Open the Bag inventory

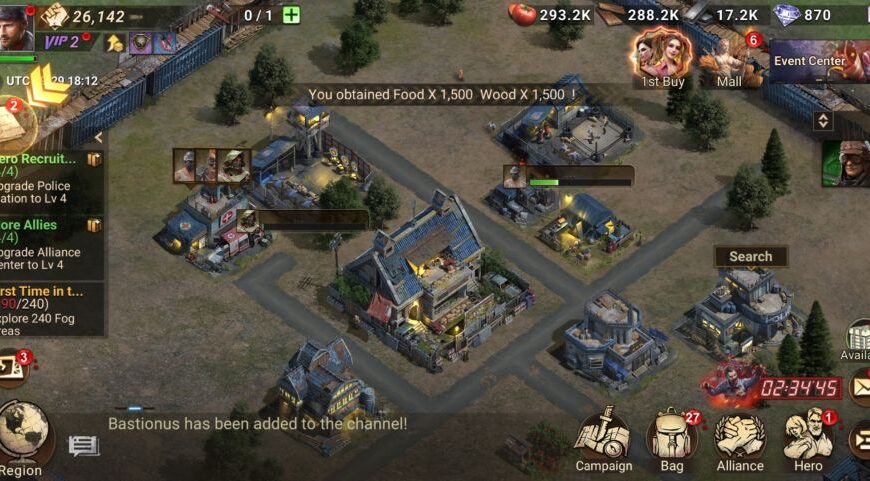(672, 440)
